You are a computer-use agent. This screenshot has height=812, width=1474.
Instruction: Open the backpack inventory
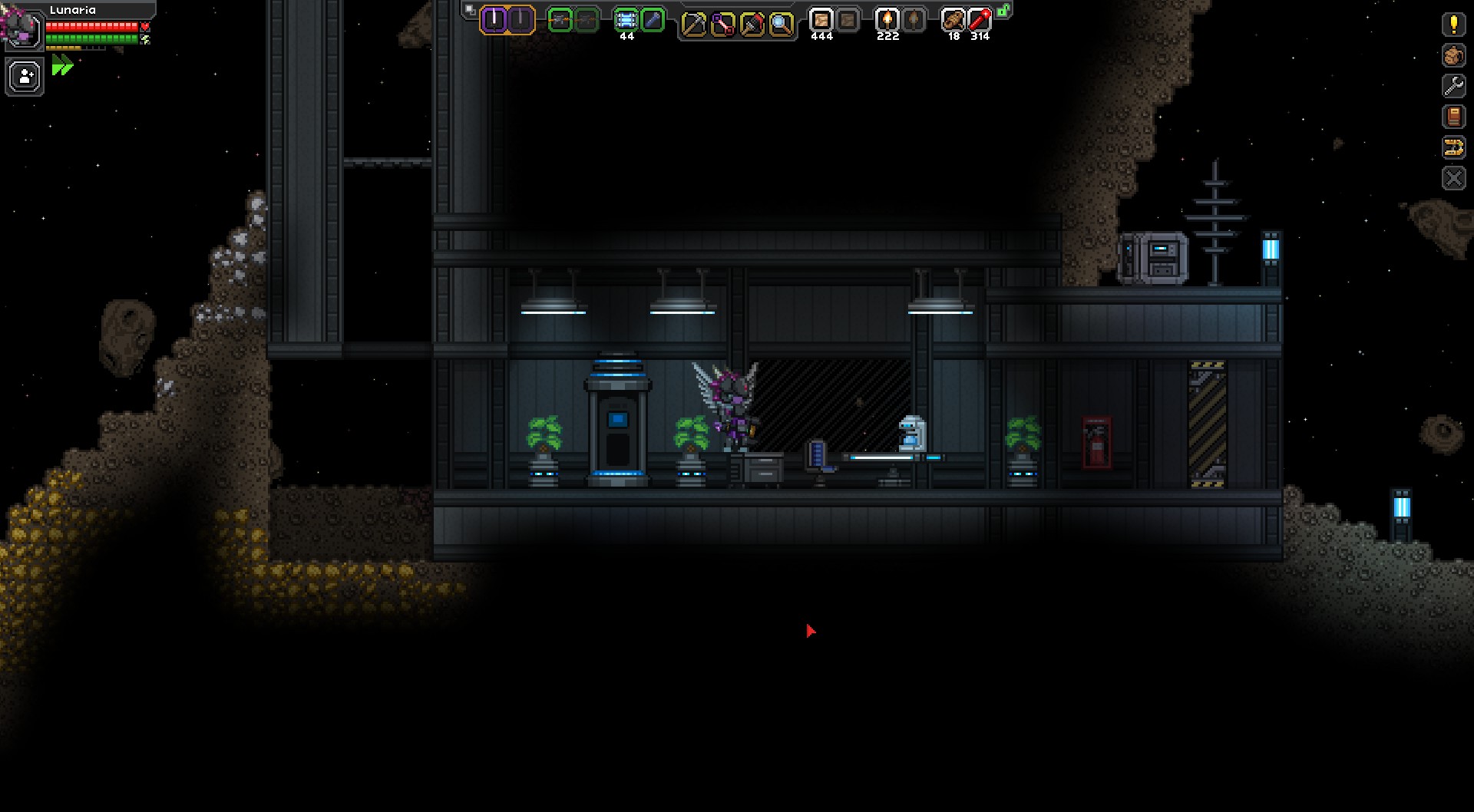1453,55
